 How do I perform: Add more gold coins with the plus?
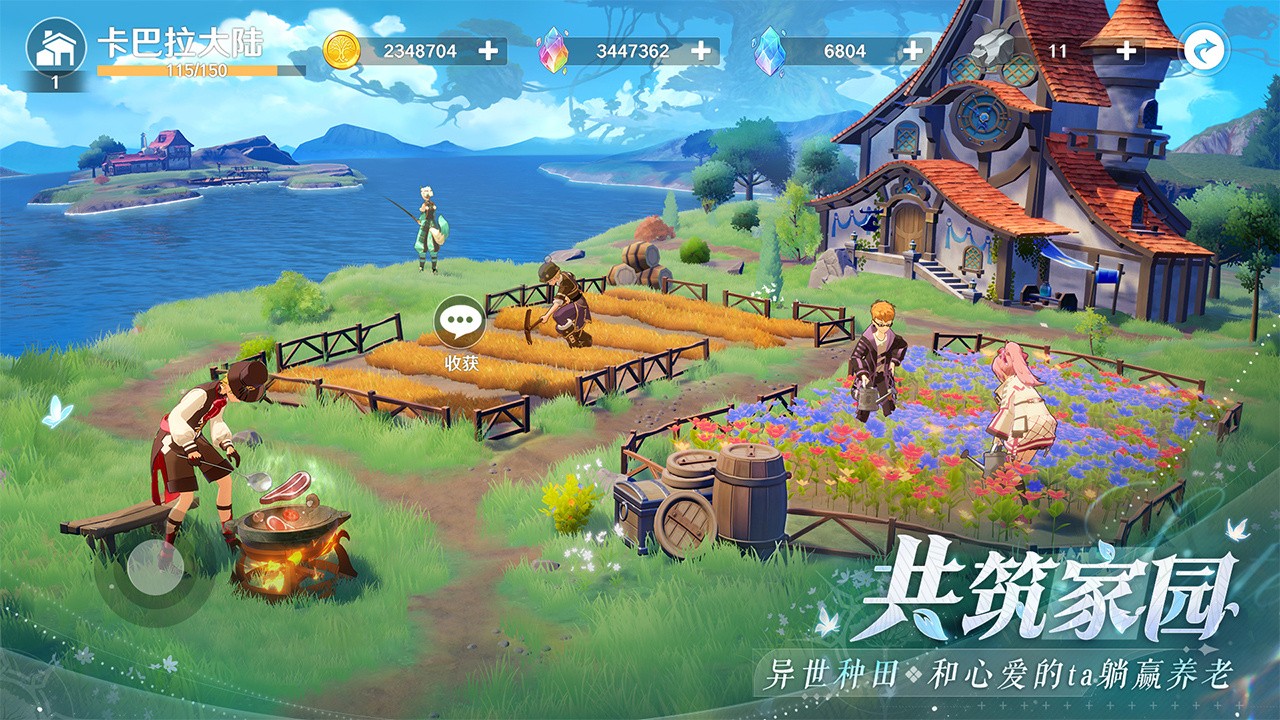click(488, 51)
